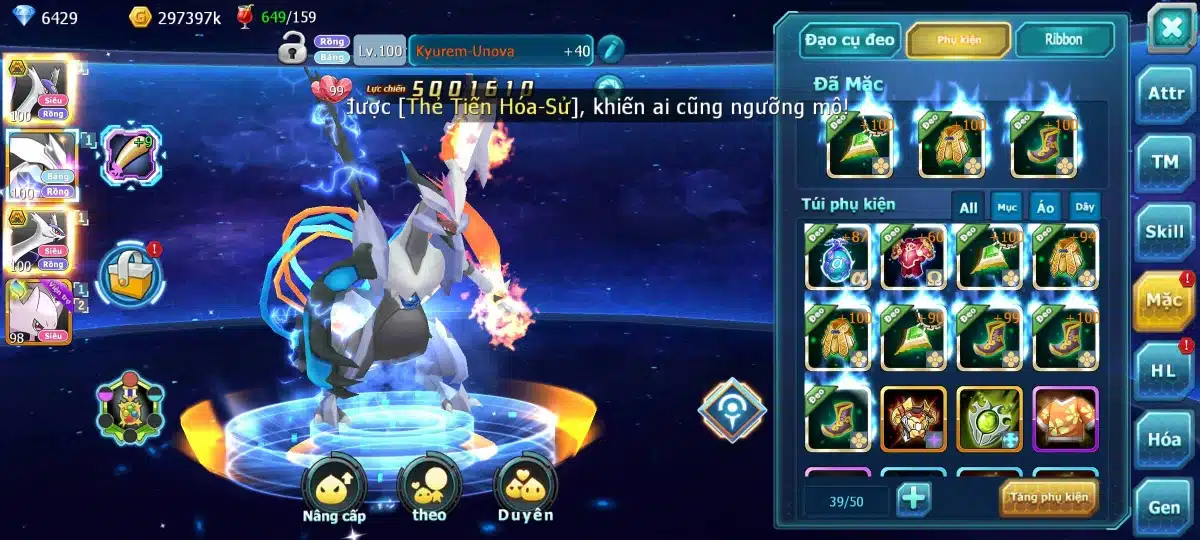Edit the Kyurem-Unova name with the pencil

pyautogui.click(x=610, y=48)
